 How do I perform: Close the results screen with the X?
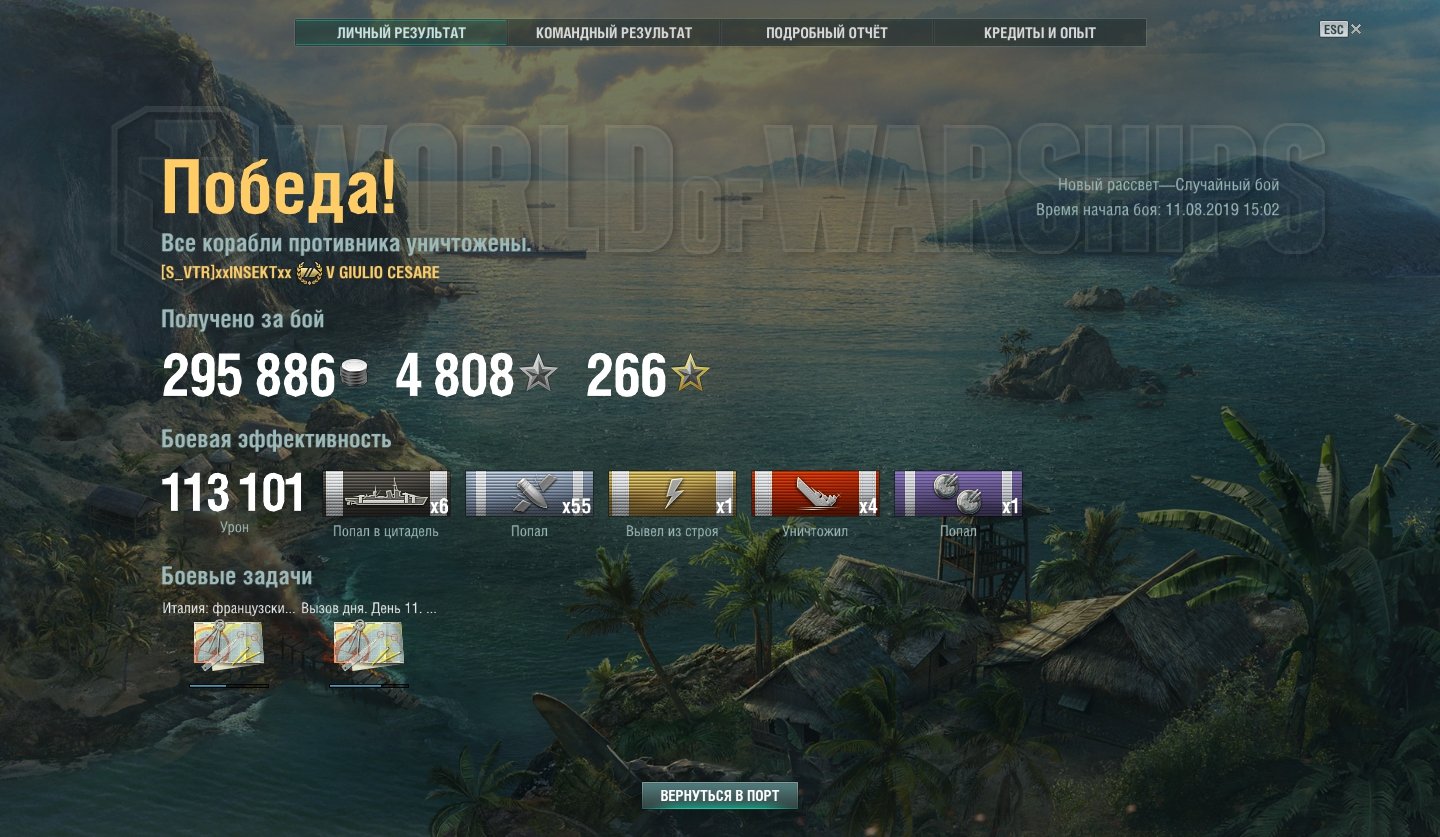pyautogui.click(x=1356, y=30)
